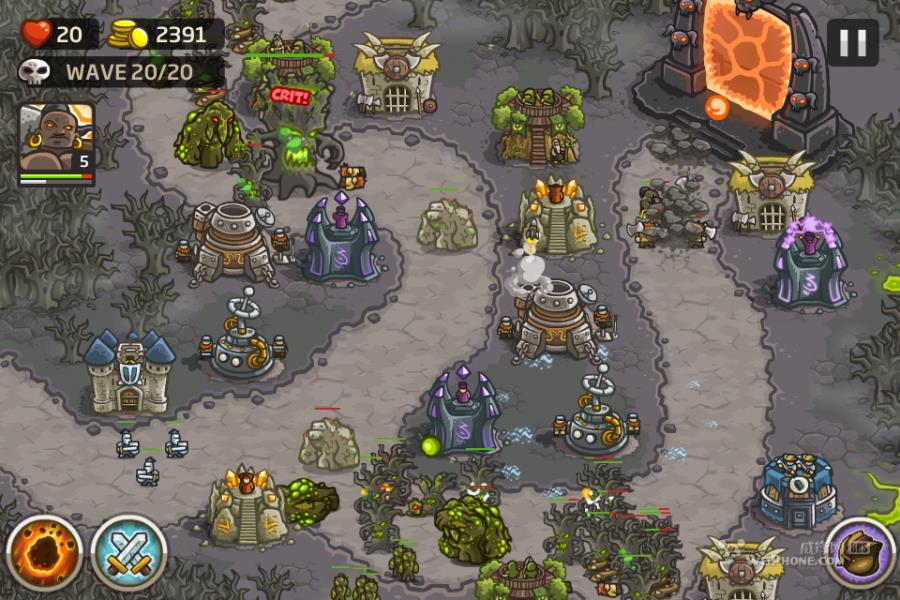Open the item bag button
Viewport: 900px width, 600px height.
[x=860, y=553]
